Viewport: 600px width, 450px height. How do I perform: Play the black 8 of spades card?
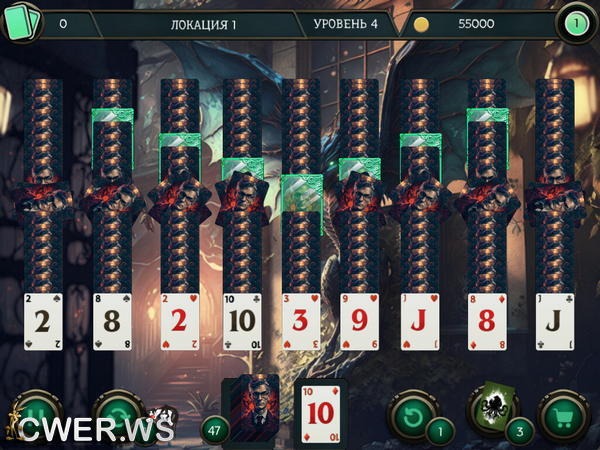(112, 322)
